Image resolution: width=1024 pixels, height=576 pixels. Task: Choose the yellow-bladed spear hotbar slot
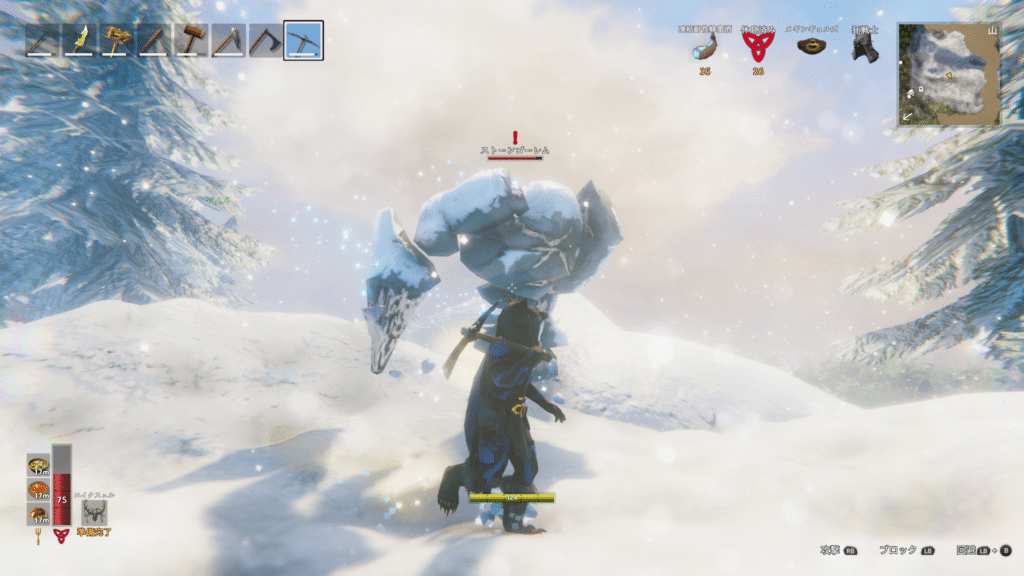[x=79, y=40]
